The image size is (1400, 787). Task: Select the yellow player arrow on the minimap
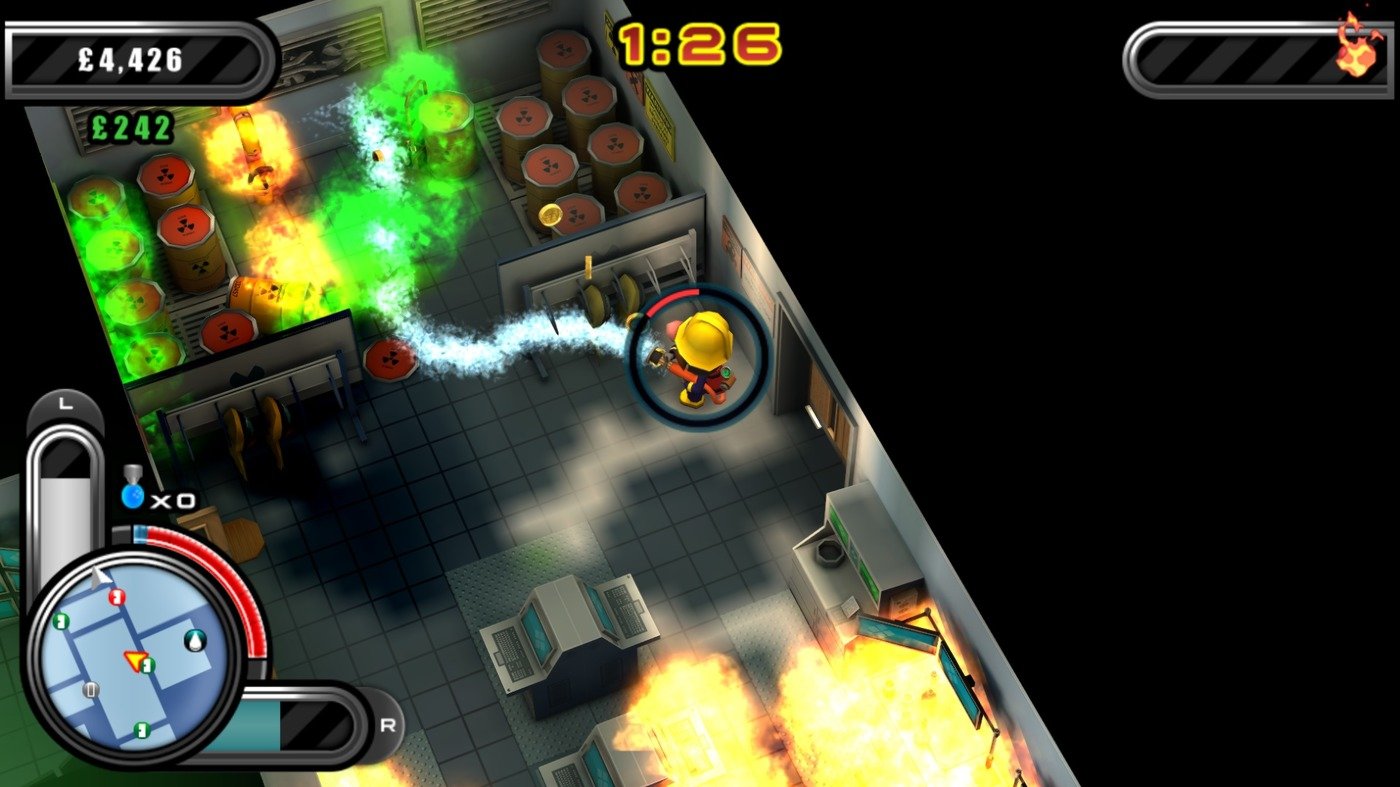(136, 662)
